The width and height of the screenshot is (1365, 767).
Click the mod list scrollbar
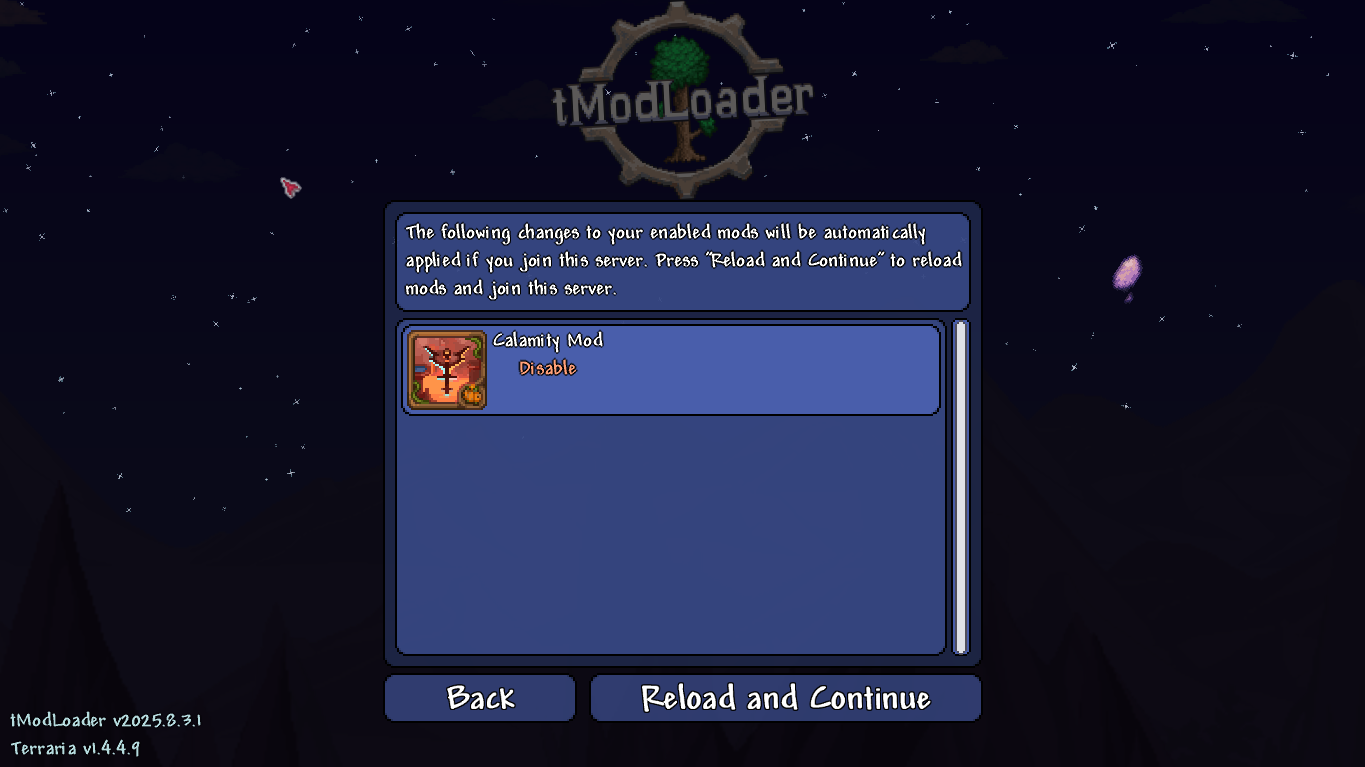(x=960, y=487)
